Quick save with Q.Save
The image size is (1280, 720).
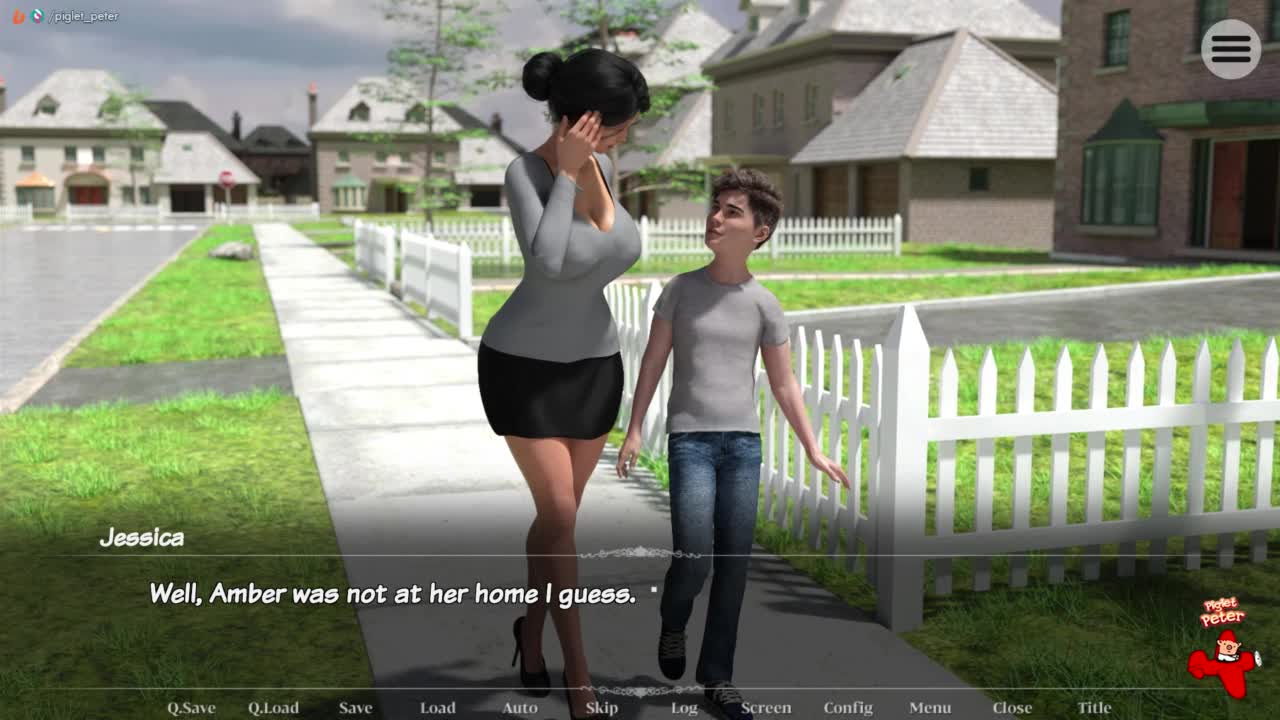tap(191, 707)
